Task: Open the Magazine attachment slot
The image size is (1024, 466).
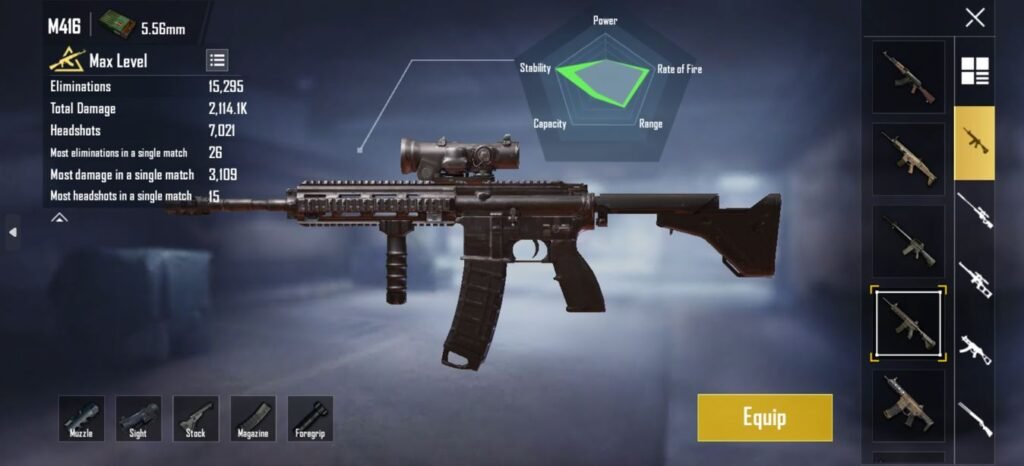Action: tap(253, 418)
